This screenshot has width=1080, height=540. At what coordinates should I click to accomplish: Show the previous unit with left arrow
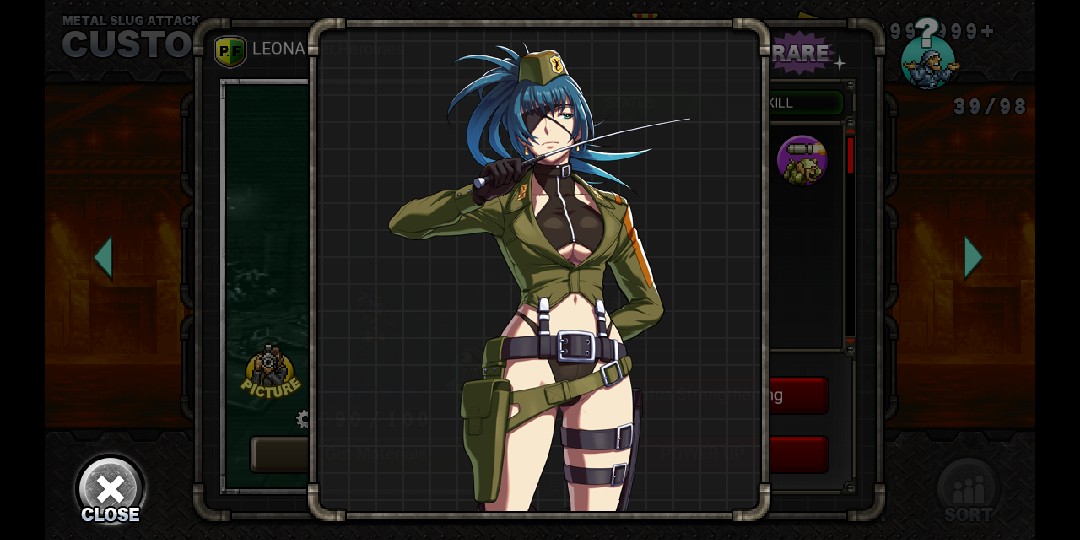[103, 258]
